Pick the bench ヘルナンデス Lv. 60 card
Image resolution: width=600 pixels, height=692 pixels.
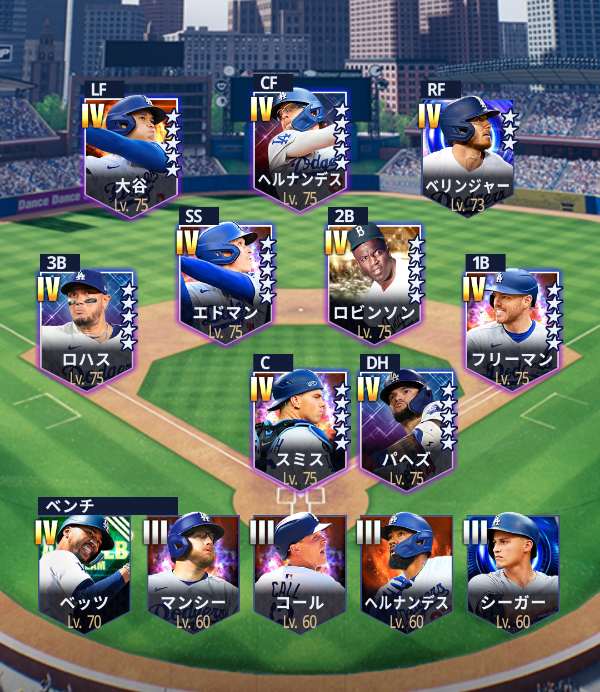(x=407, y=572)
